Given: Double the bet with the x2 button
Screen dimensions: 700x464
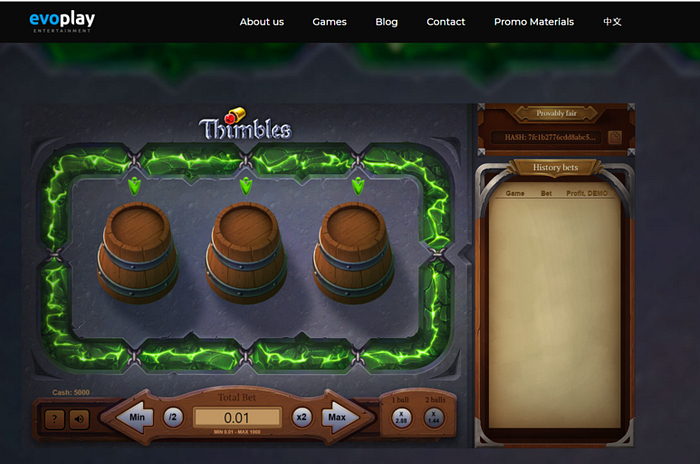Looking at the screenshot, I should (301, 417).
